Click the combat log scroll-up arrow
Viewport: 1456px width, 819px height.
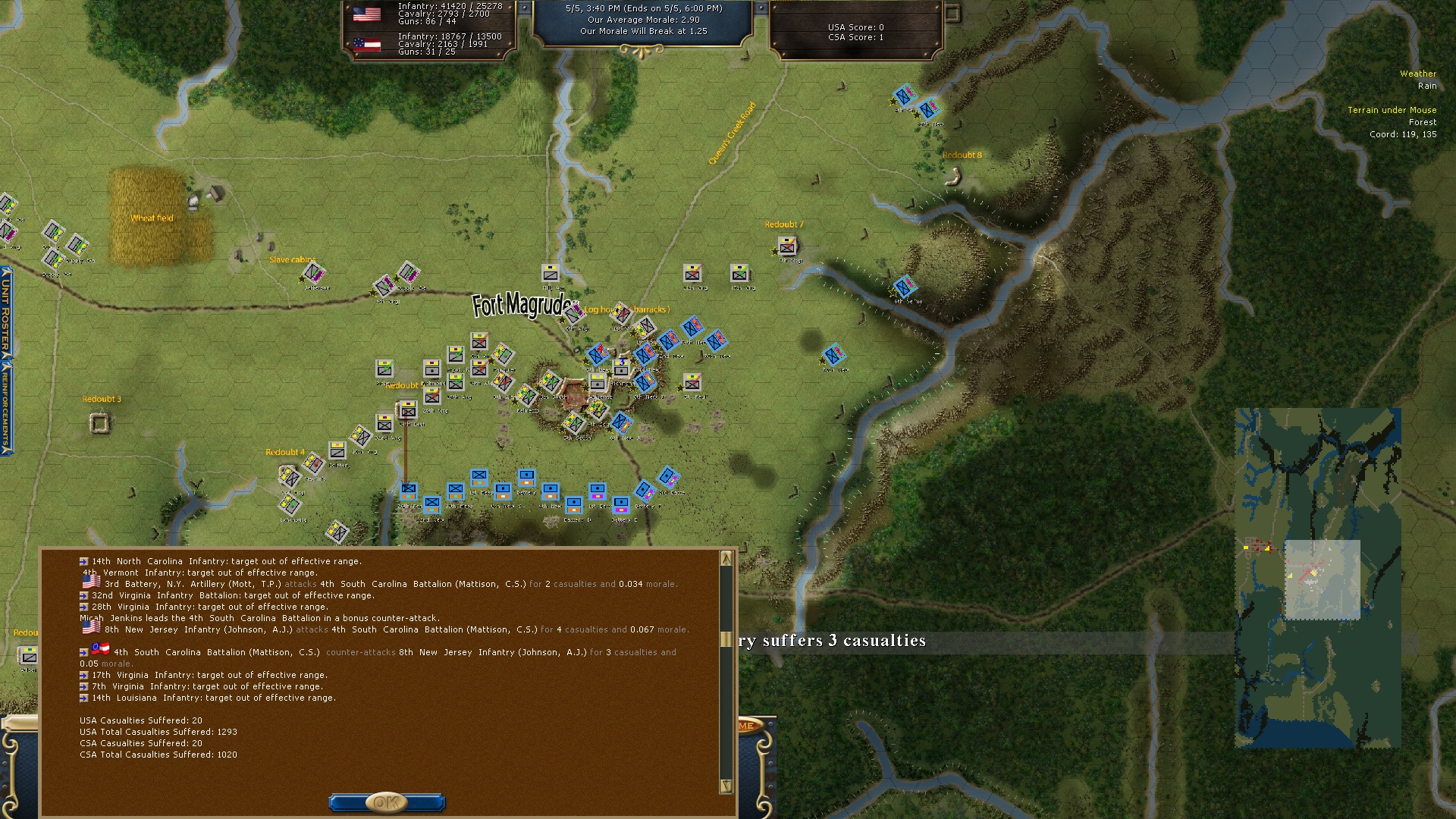pos(726,559)
